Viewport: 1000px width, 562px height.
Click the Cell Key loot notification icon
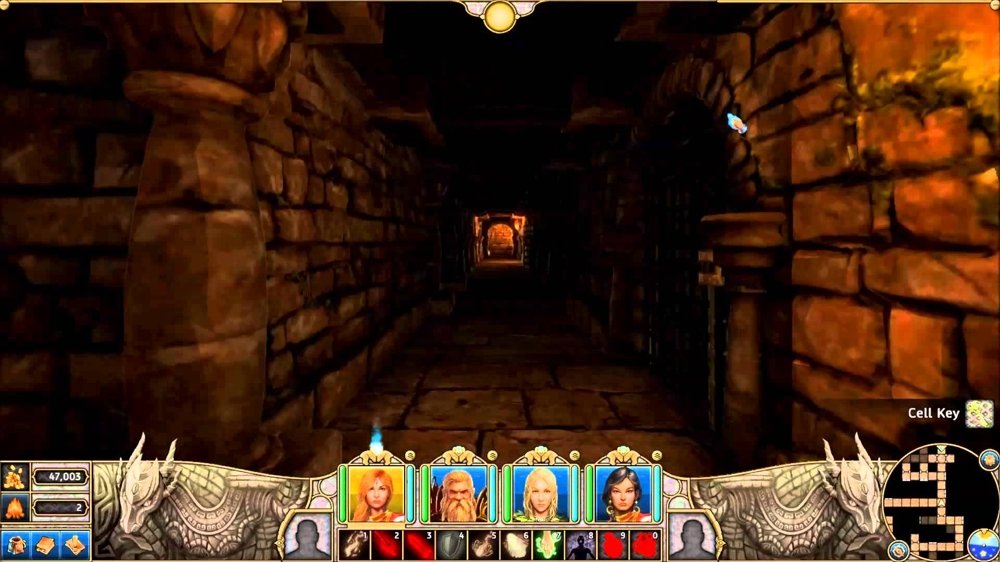pos(979,413)
